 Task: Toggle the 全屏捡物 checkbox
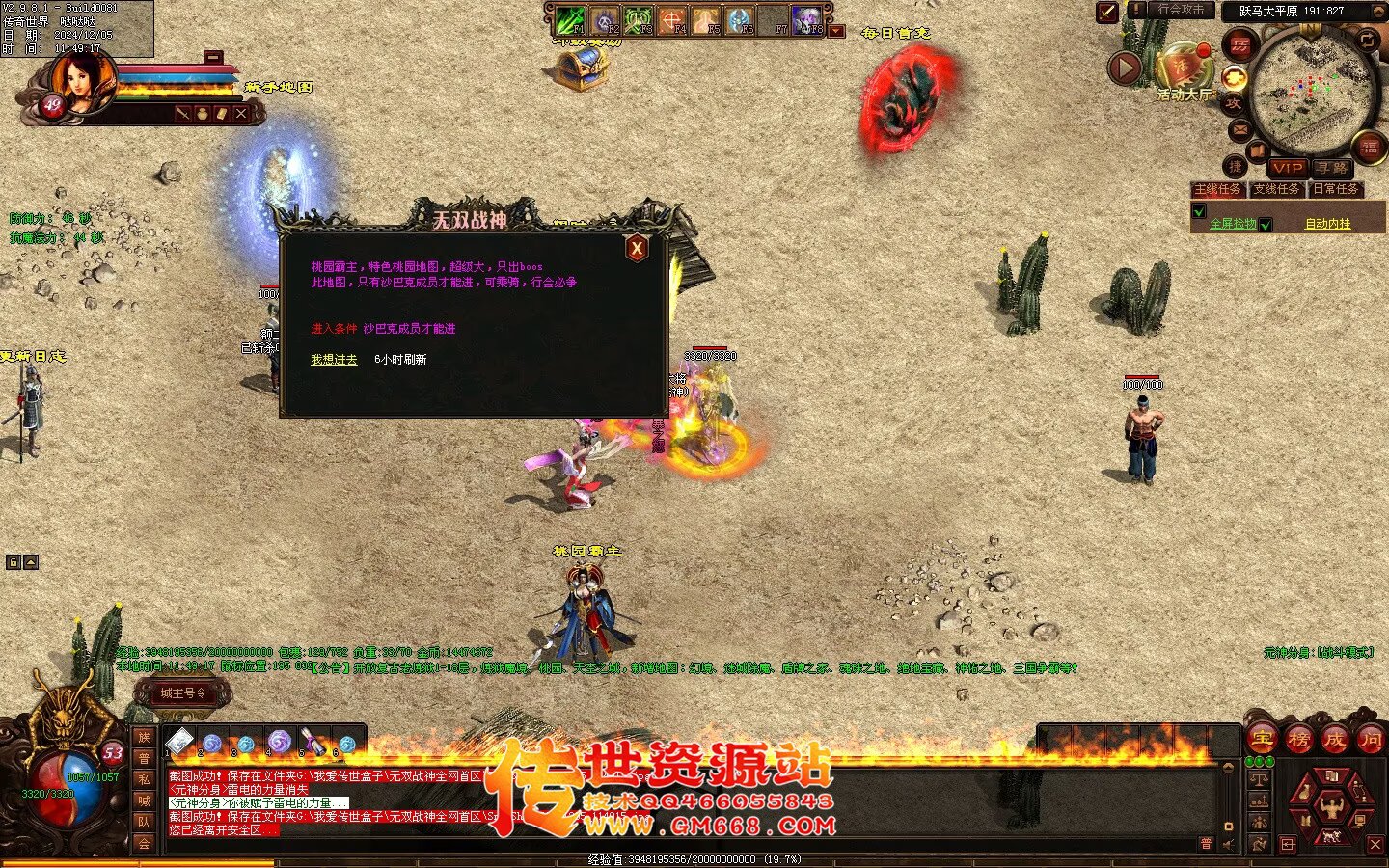1199,212
